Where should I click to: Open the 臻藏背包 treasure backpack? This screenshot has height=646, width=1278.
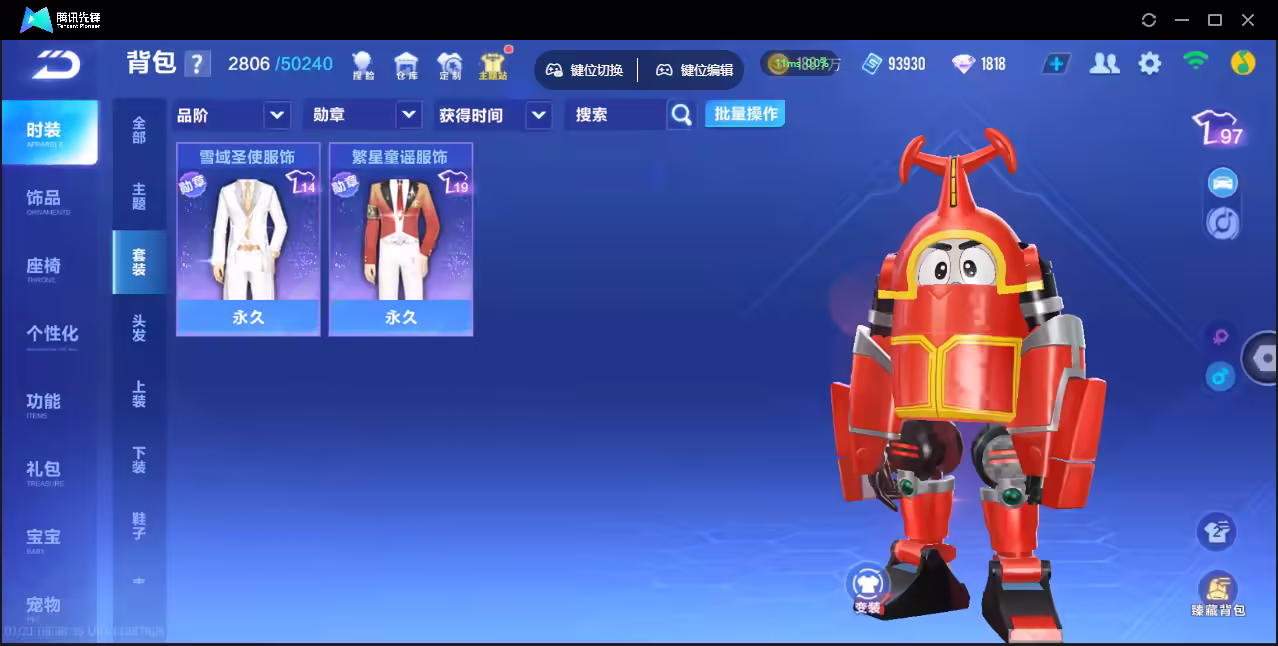1217,594
